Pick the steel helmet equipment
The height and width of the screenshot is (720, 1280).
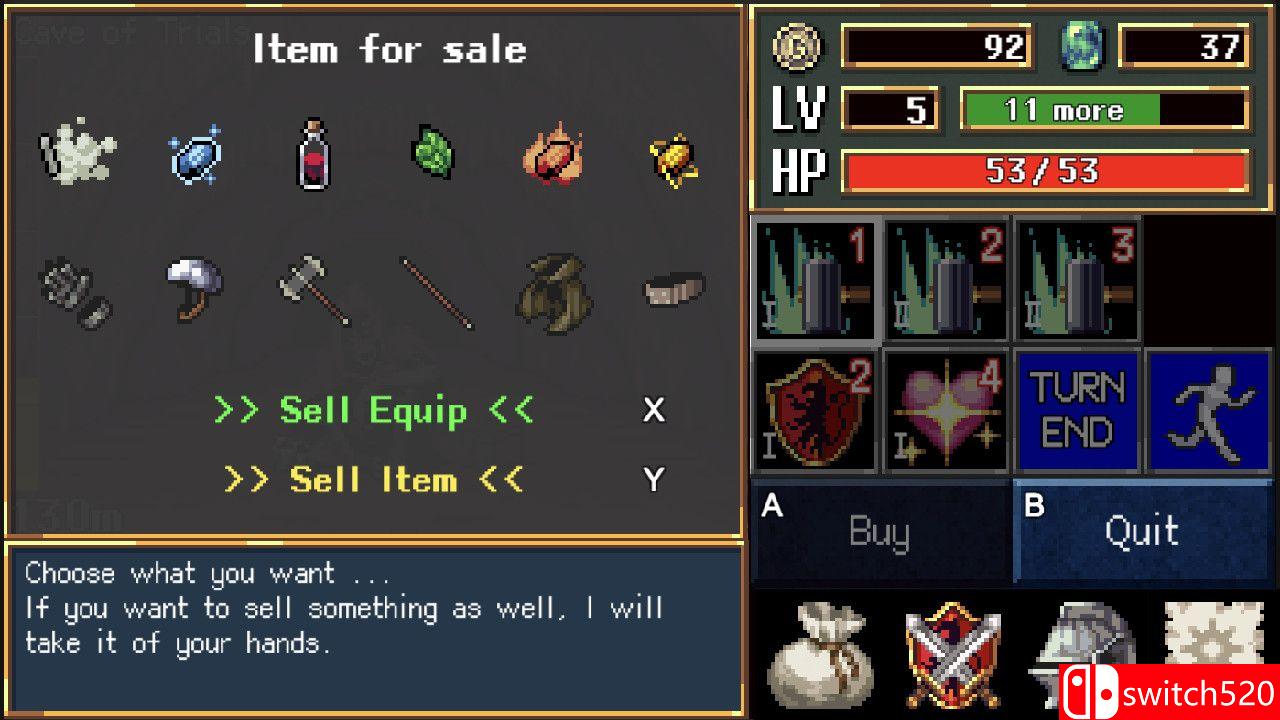tap(194, 286)
